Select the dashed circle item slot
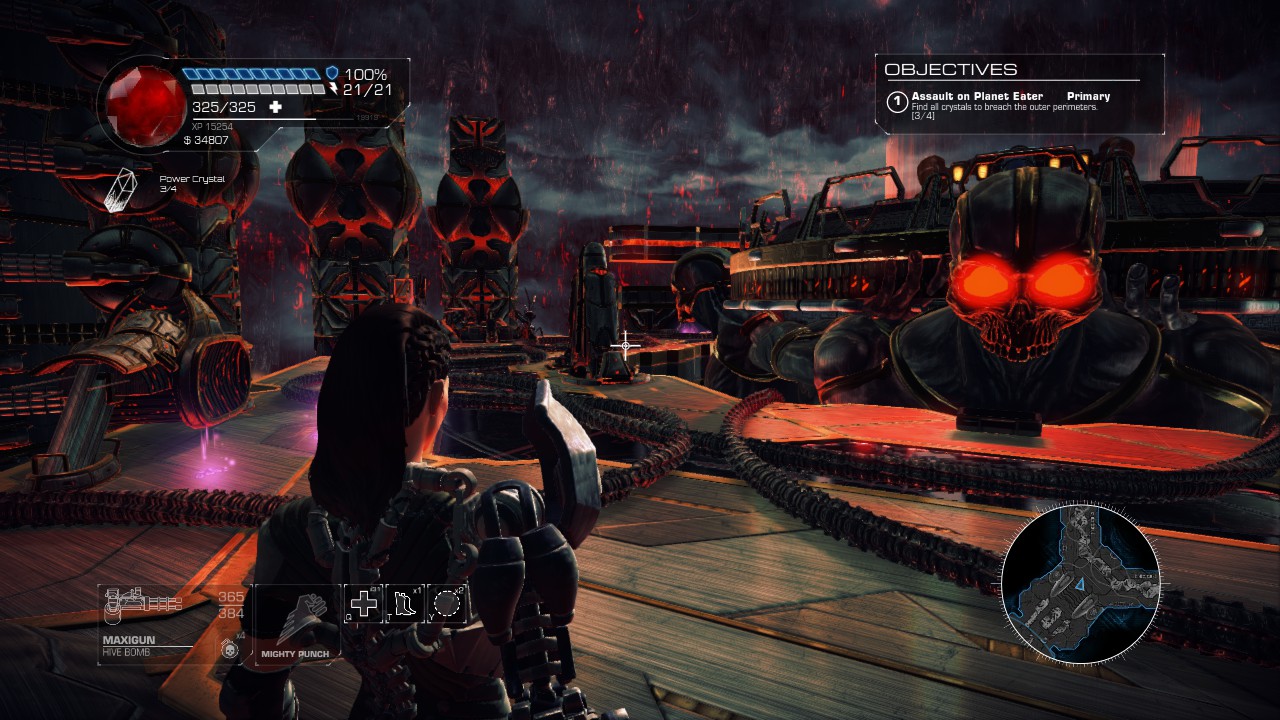This screenshot has width=1280, height=720. tap(447, 603)
